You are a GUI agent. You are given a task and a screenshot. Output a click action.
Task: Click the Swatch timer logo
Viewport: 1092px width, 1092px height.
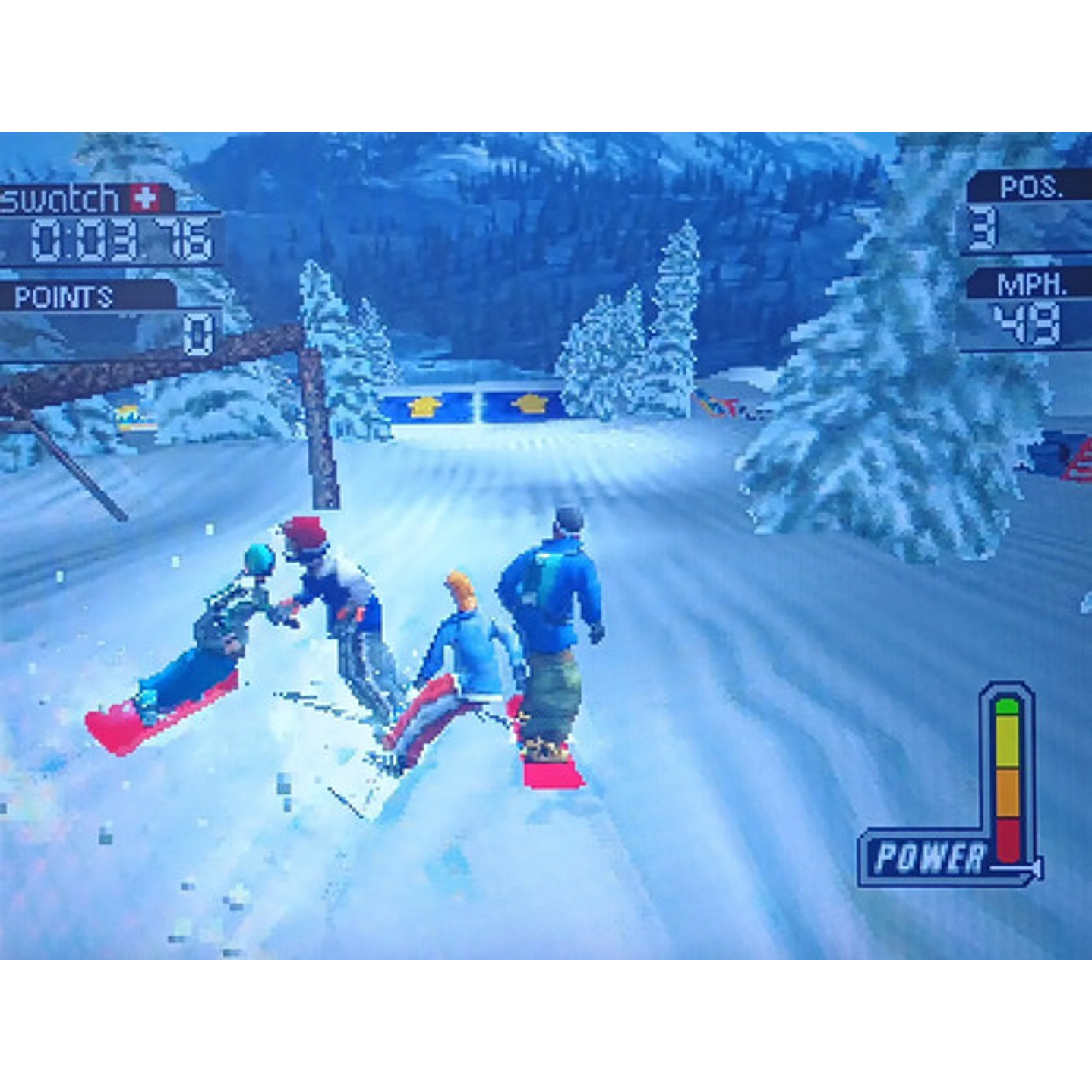click(61, 199)
